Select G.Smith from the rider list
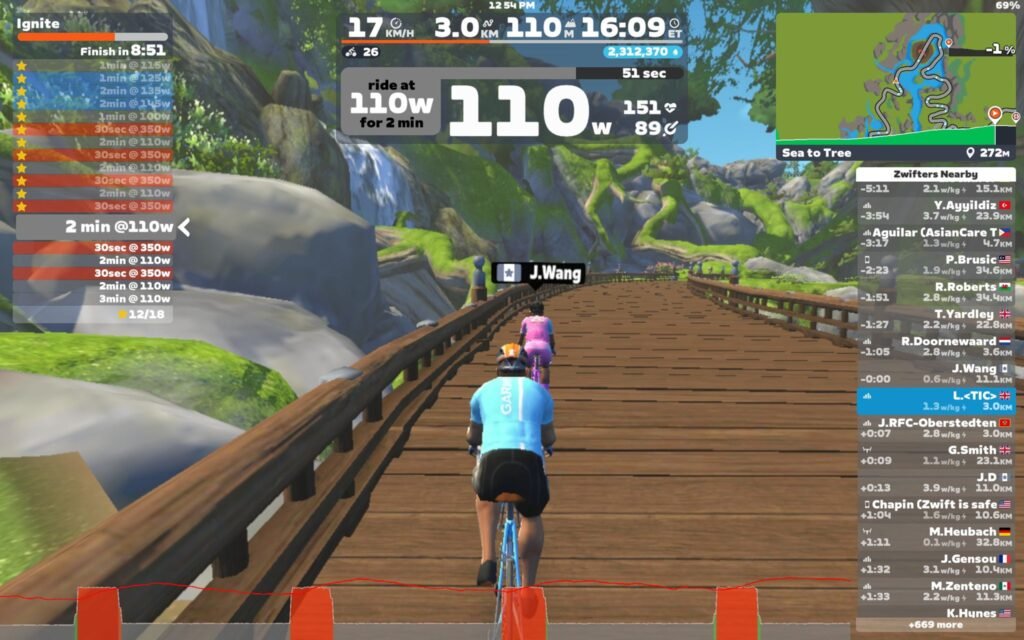The height and width of the screenshot is (640, 1024). pyautogui.click(x=936, y=455)
